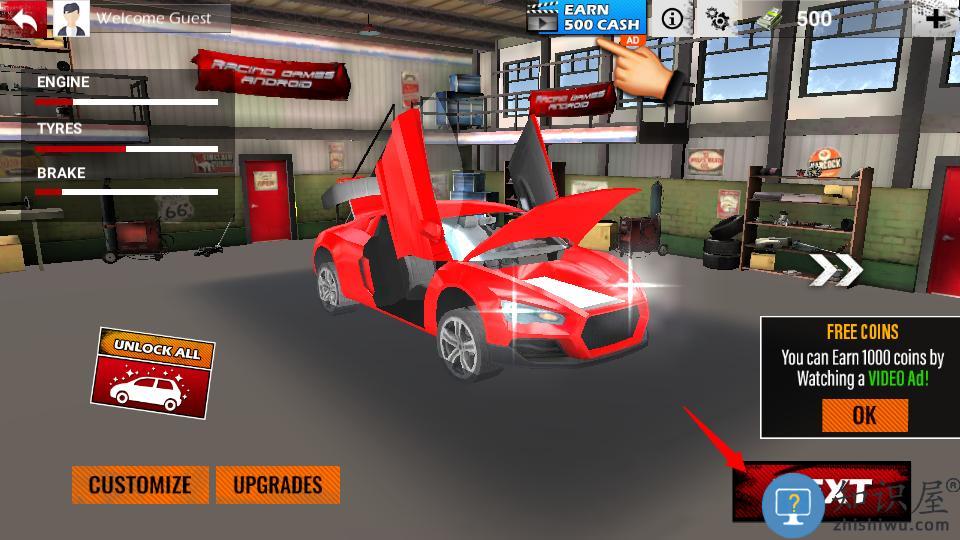Open the info circle icon

point(673,18)
